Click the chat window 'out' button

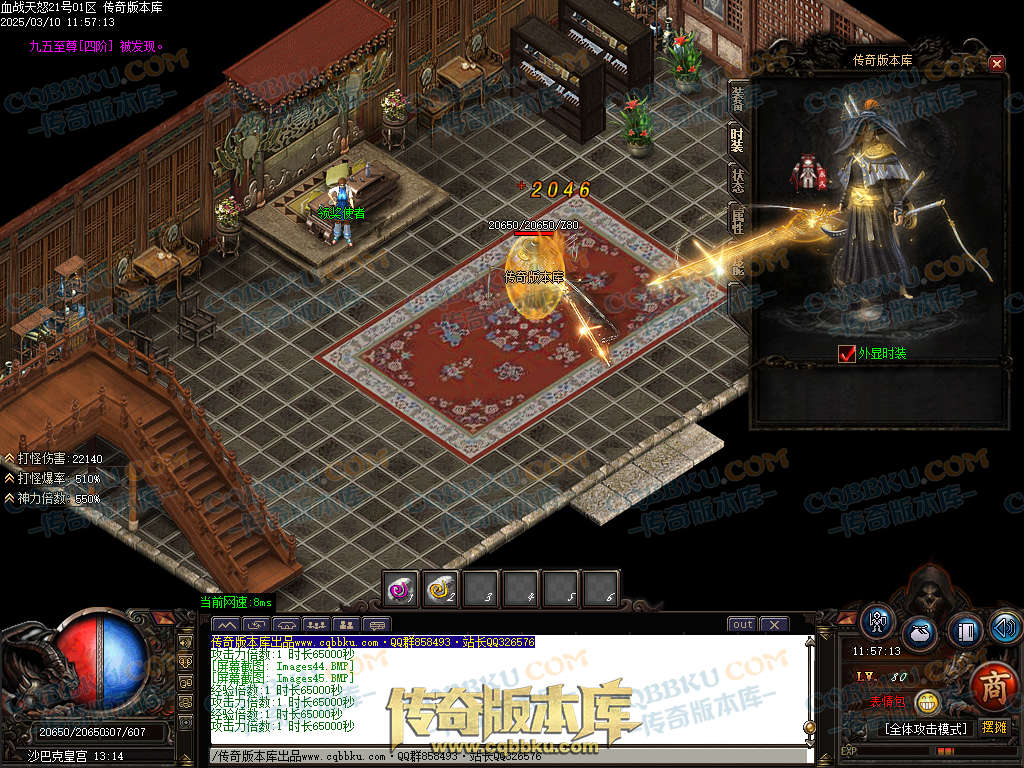click(x=742, y=625)
